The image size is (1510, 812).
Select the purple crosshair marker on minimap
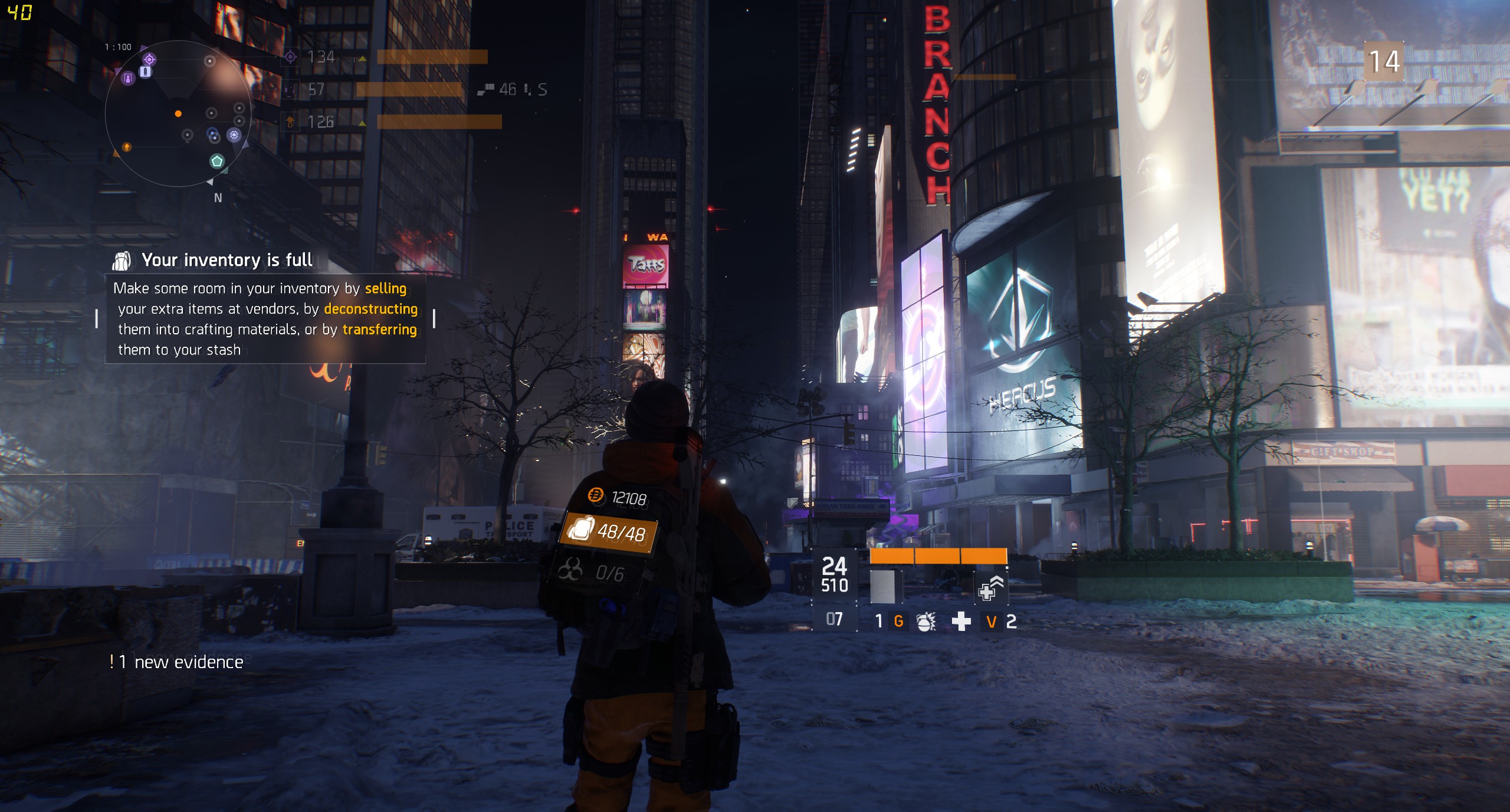tap(149, 59)
